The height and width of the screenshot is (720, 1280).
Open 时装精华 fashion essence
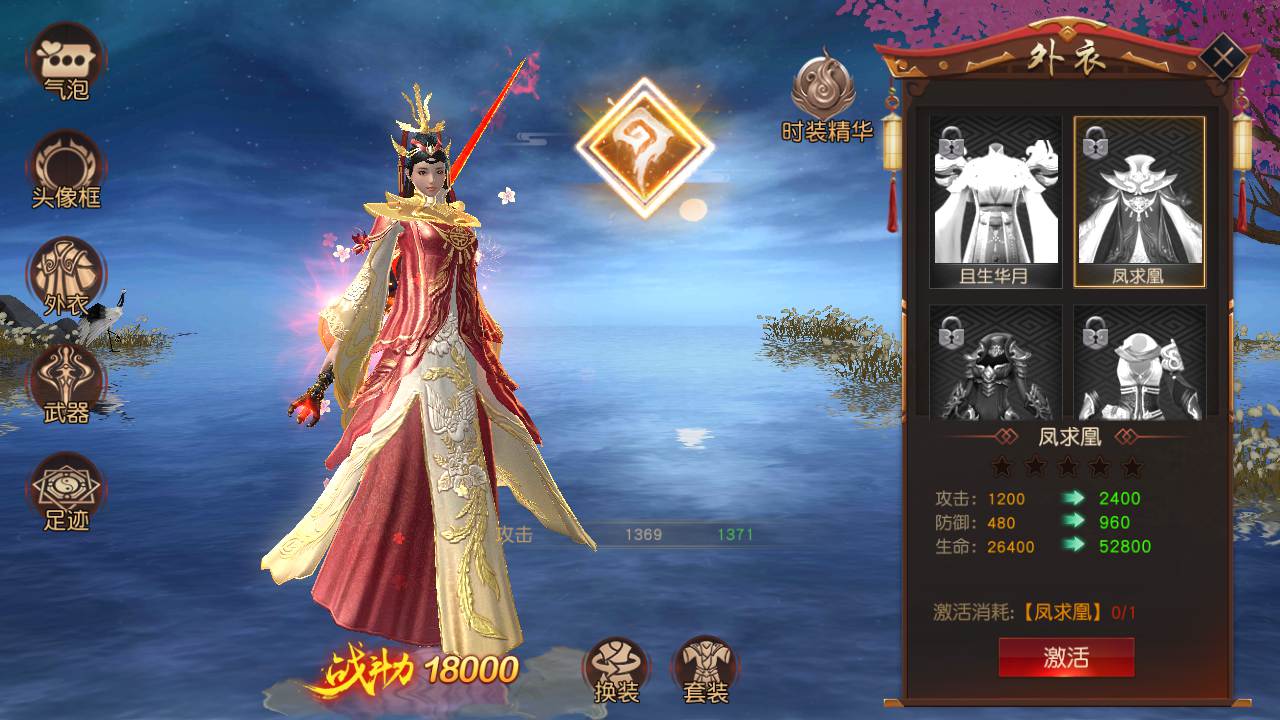tap(823, 95)
